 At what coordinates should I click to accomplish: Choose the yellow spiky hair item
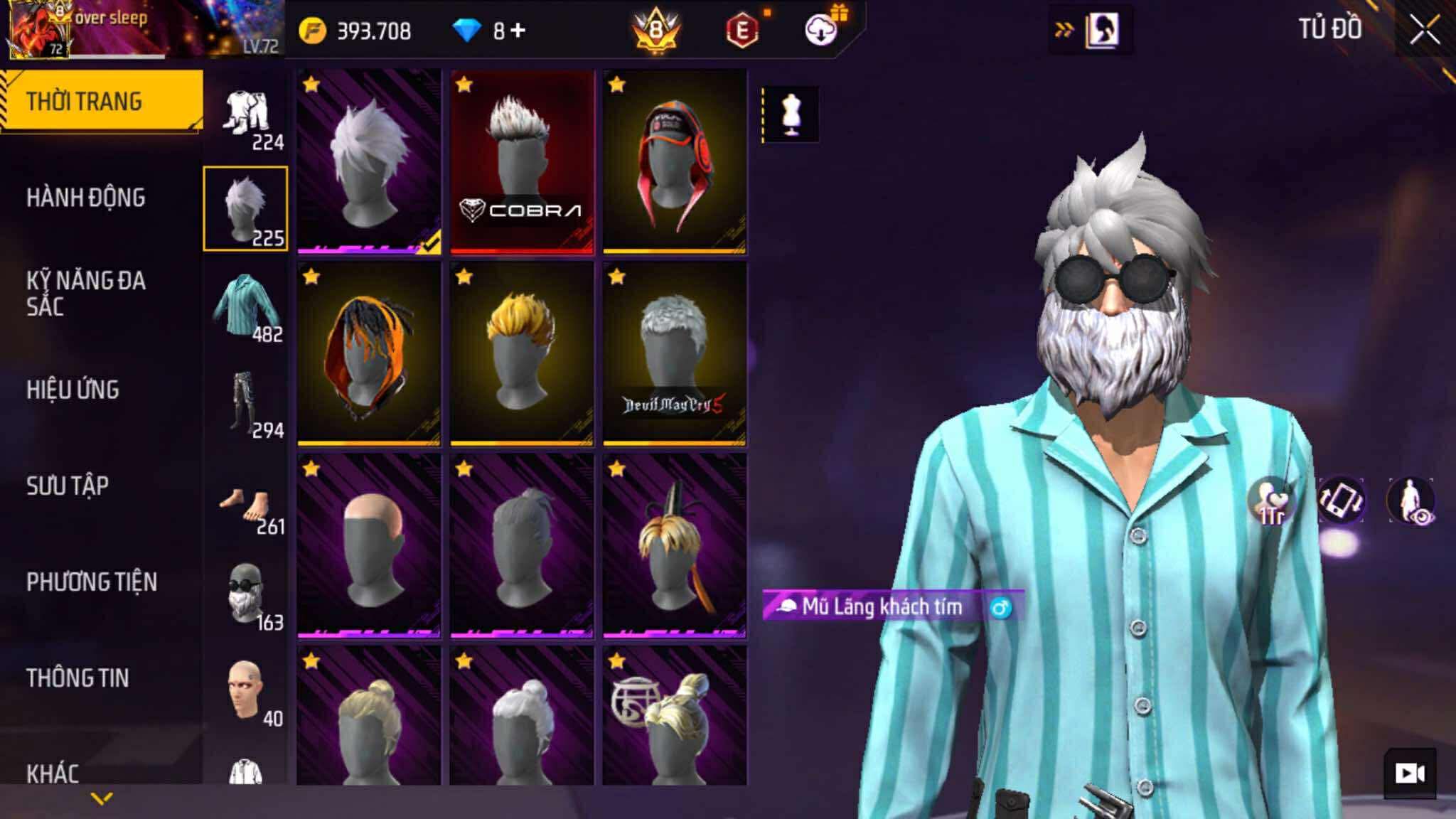(522, 353)
